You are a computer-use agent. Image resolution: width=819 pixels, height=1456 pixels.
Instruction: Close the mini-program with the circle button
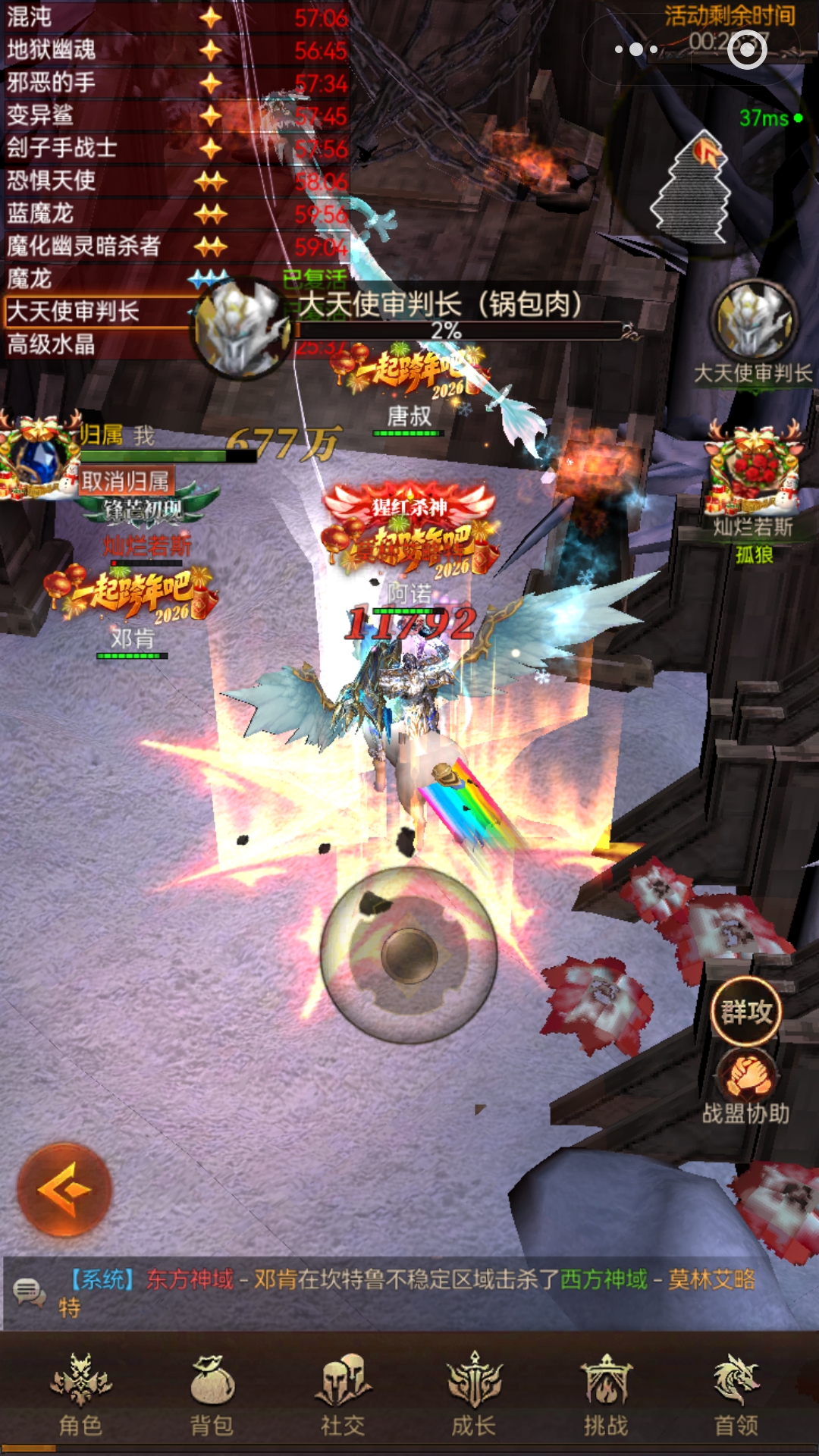[748, 49]
